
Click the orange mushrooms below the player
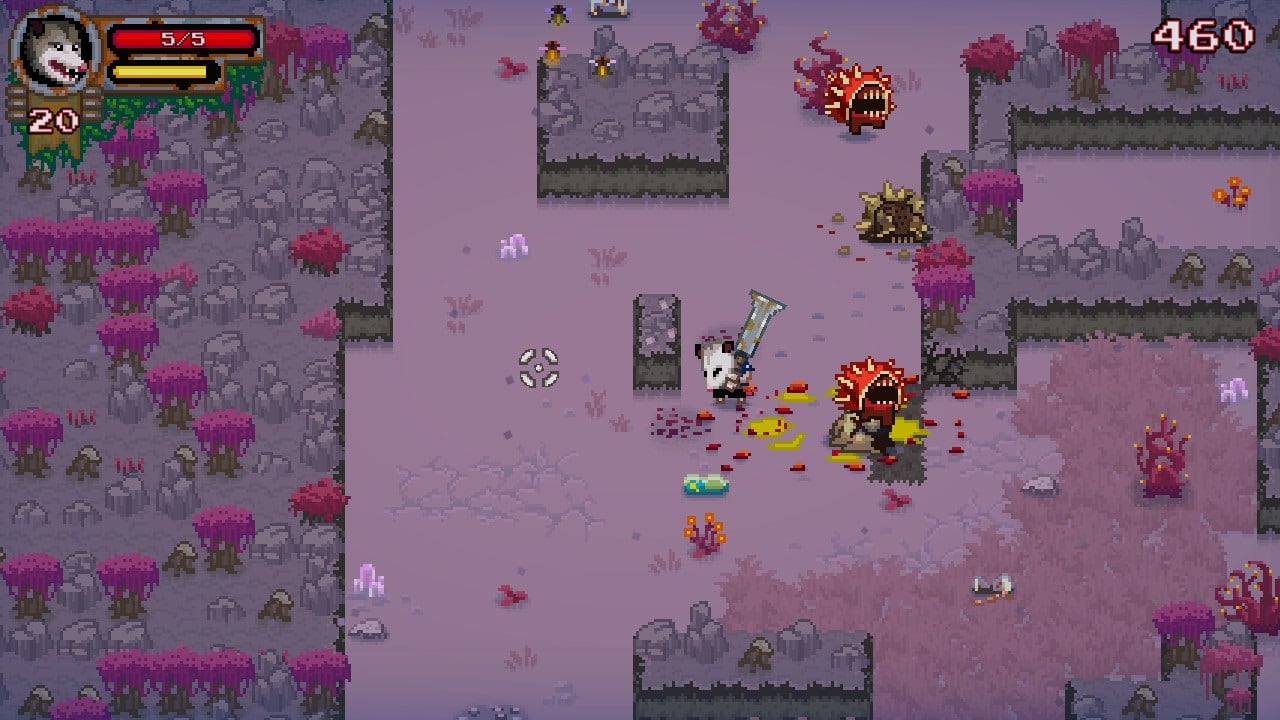point(705,531)
